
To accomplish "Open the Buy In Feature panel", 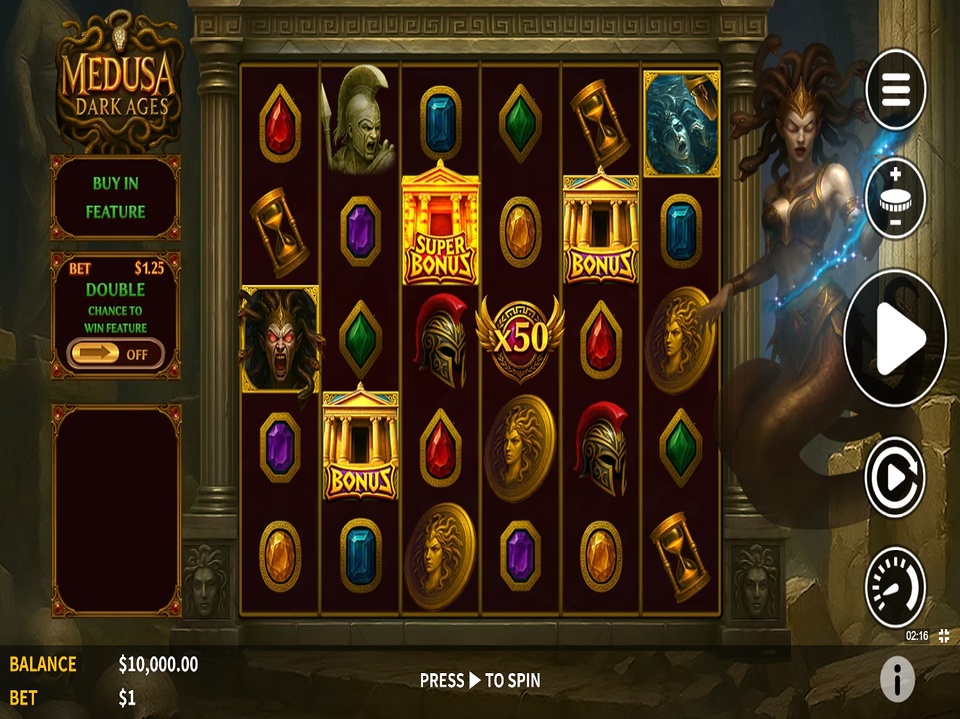I will coord(115,197).
